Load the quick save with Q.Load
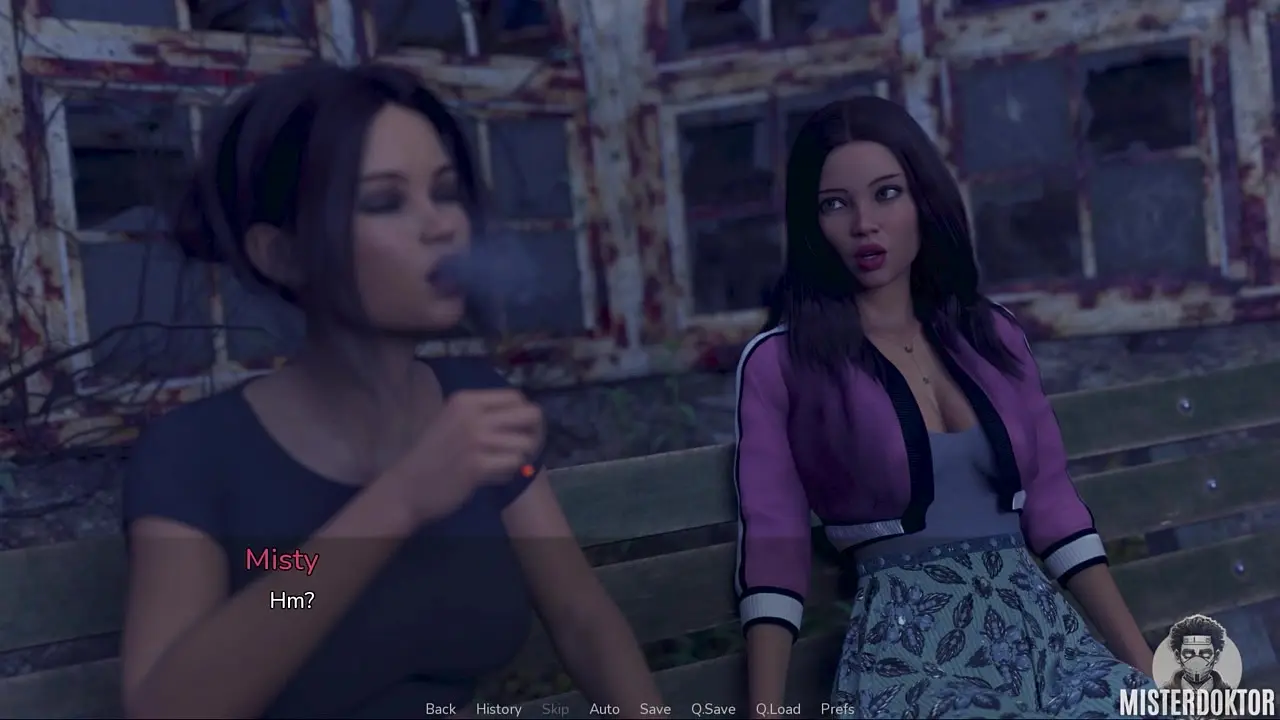Viewport: 1280px width, 720px height. [x=778, y=709]
